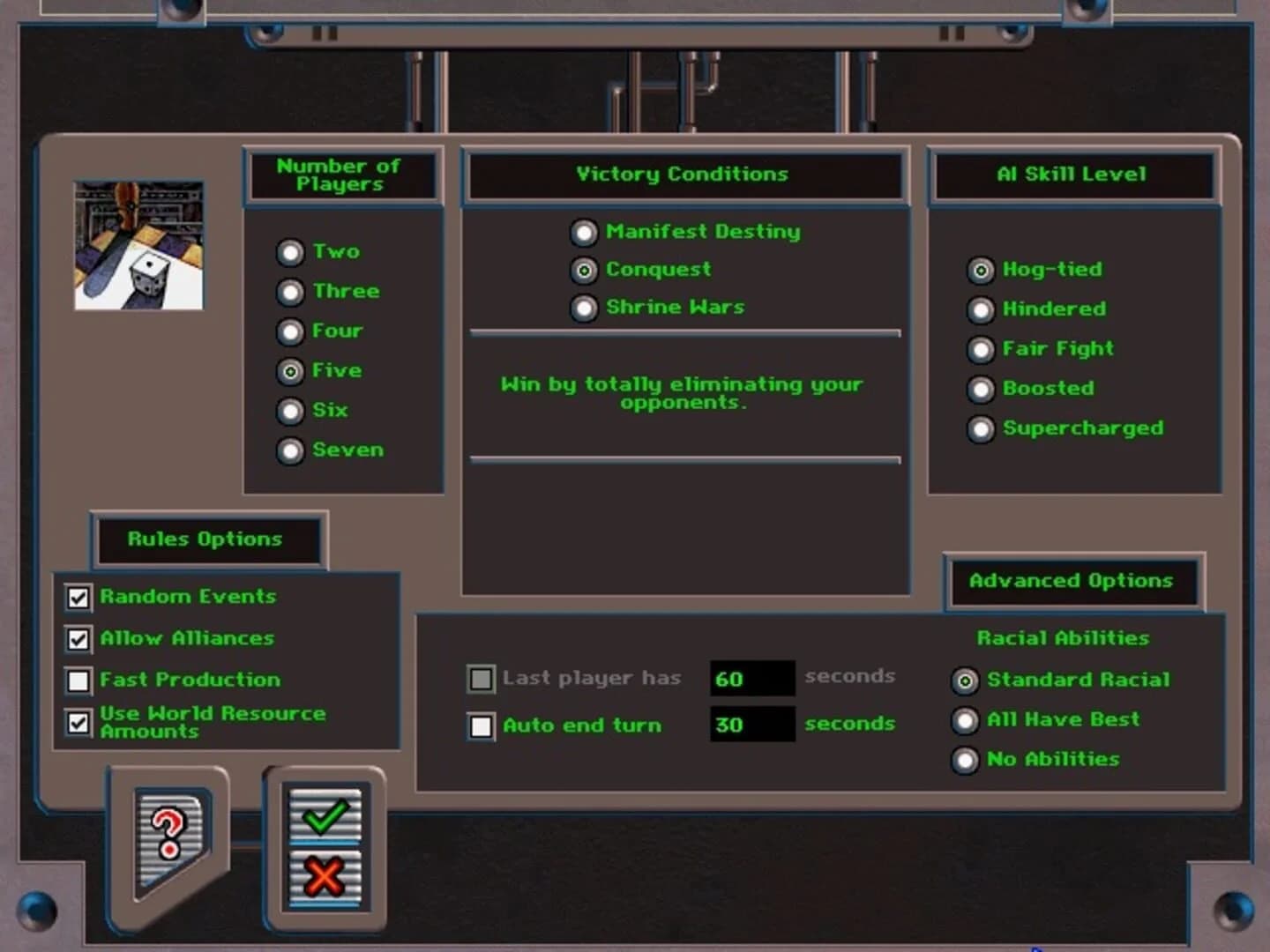Enable Fast Production
Viewport: 1270px width, 952px height.
click(x=78, y=681)
